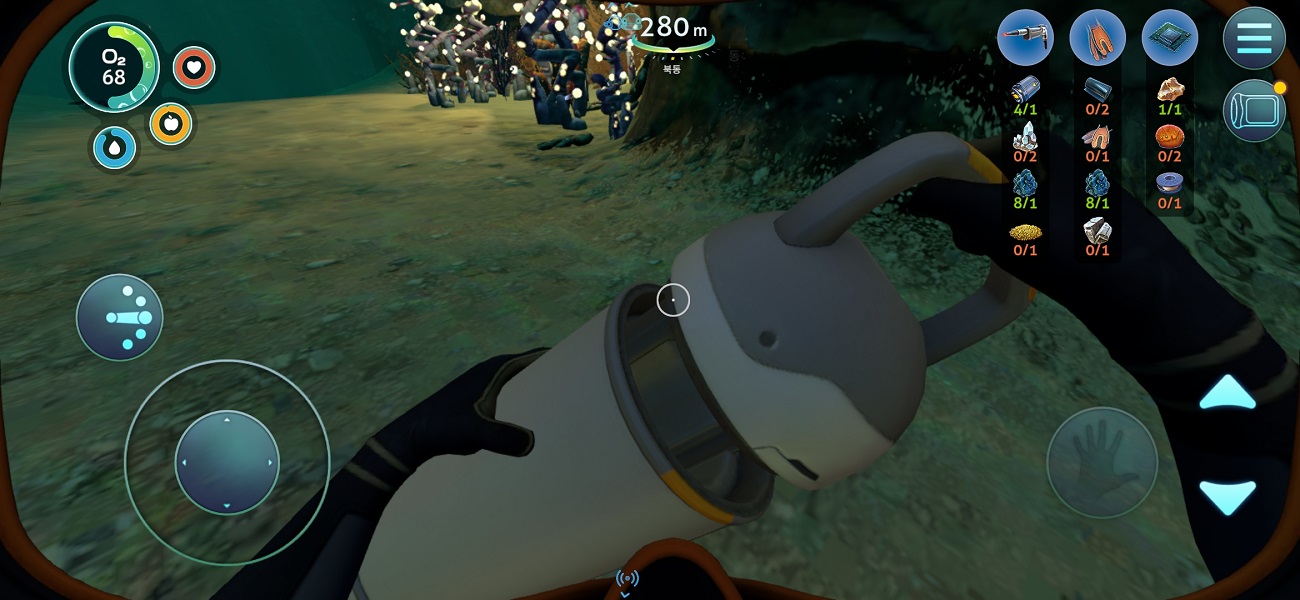Expand the signal beacon indicator
Viewport: 1300px width, 600px height.
tap(627, 580)
